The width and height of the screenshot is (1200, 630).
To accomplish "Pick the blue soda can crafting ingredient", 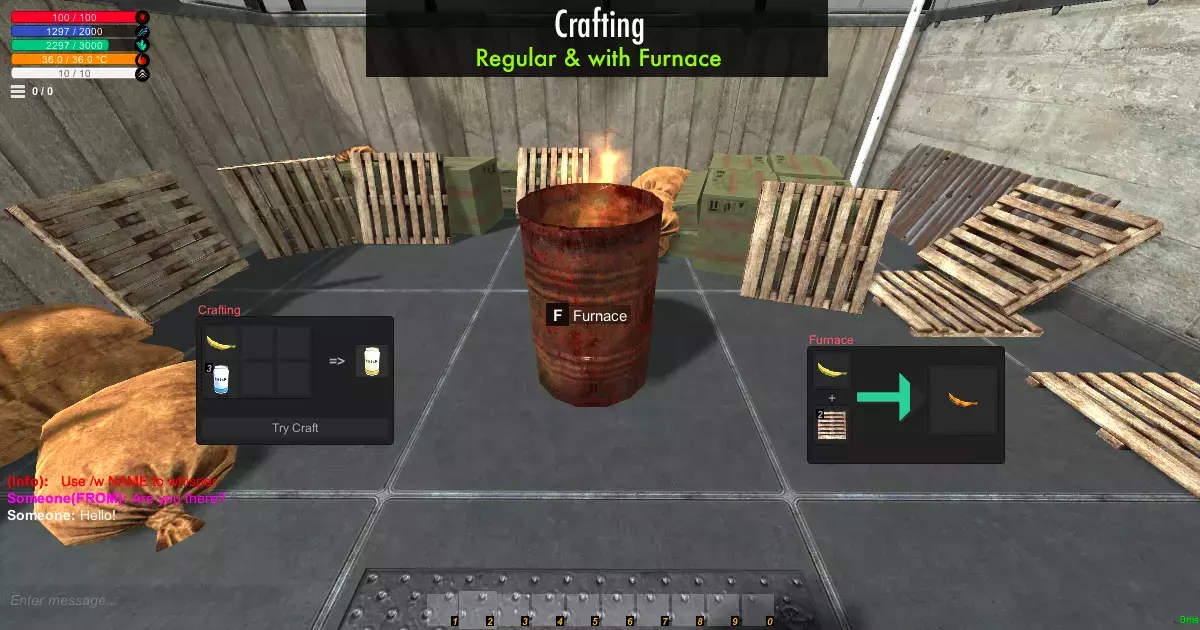I will click(221, 379).
